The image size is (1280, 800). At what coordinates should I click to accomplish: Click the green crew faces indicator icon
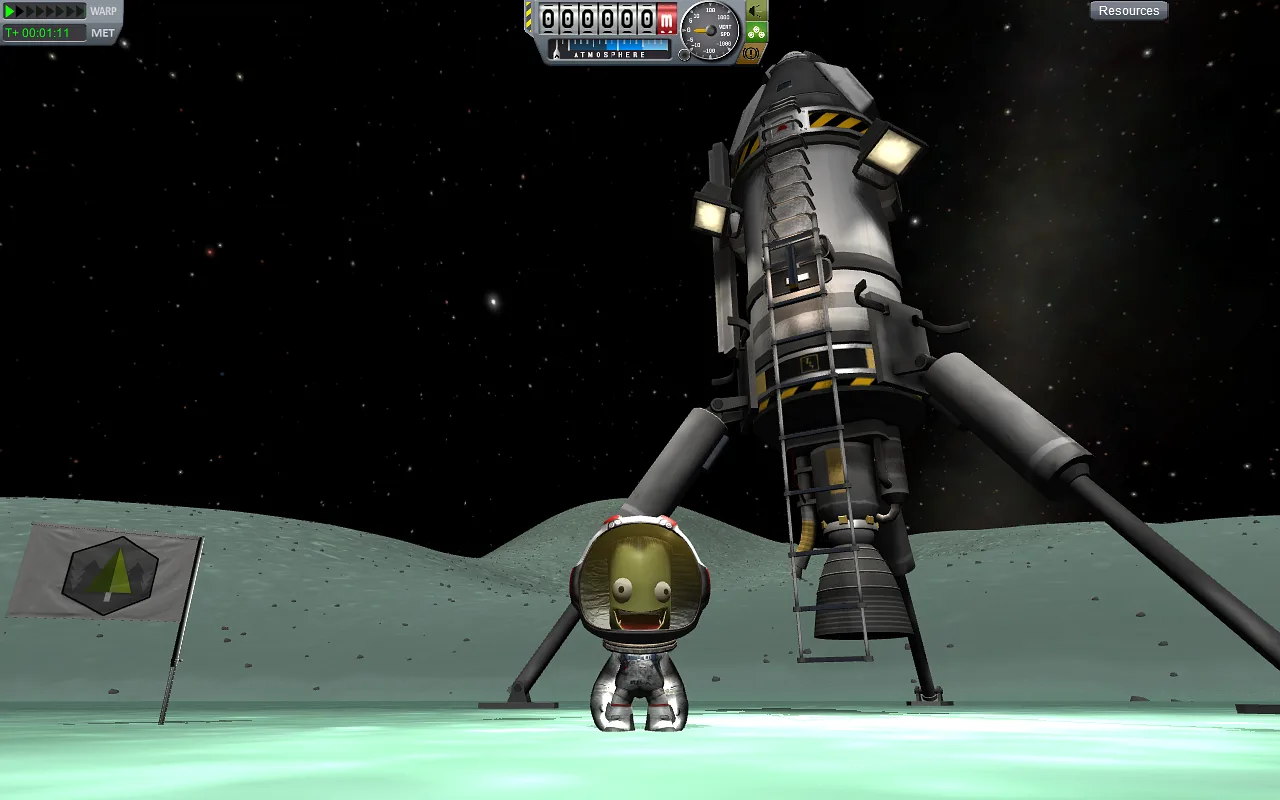[x=757, y=31]
